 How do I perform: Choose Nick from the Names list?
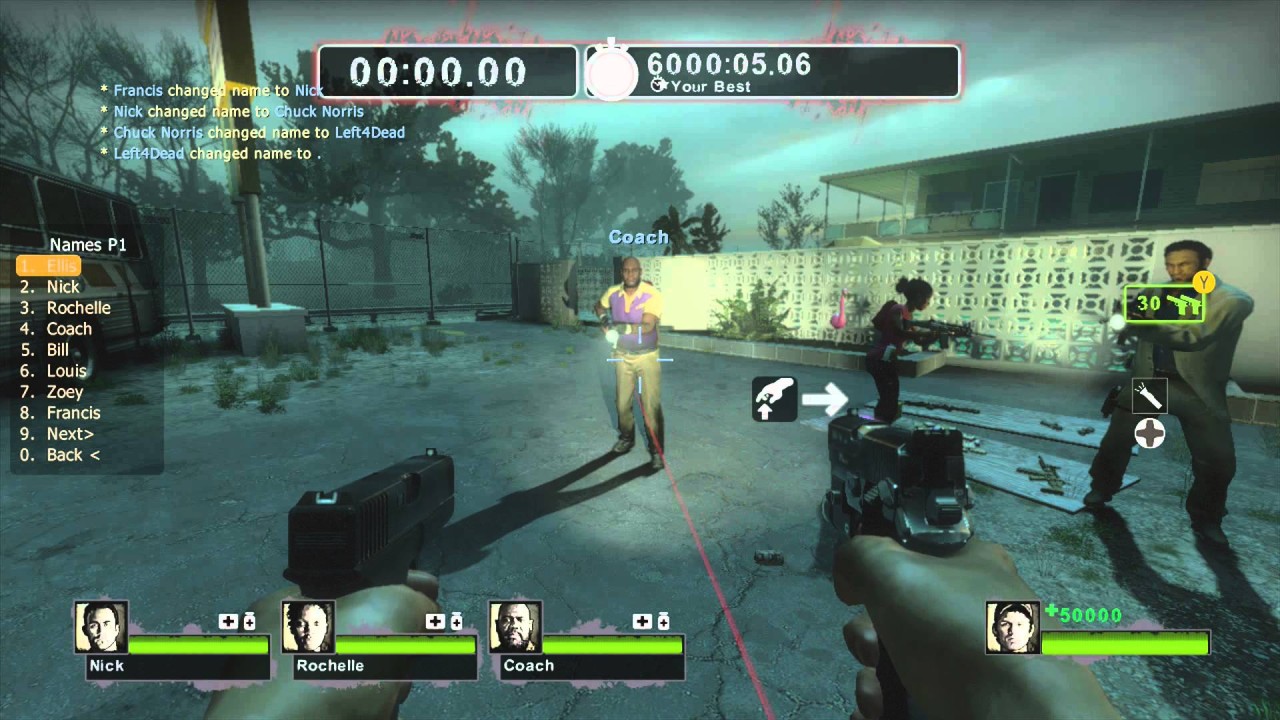pyautogui.click(x=62, y=287)
